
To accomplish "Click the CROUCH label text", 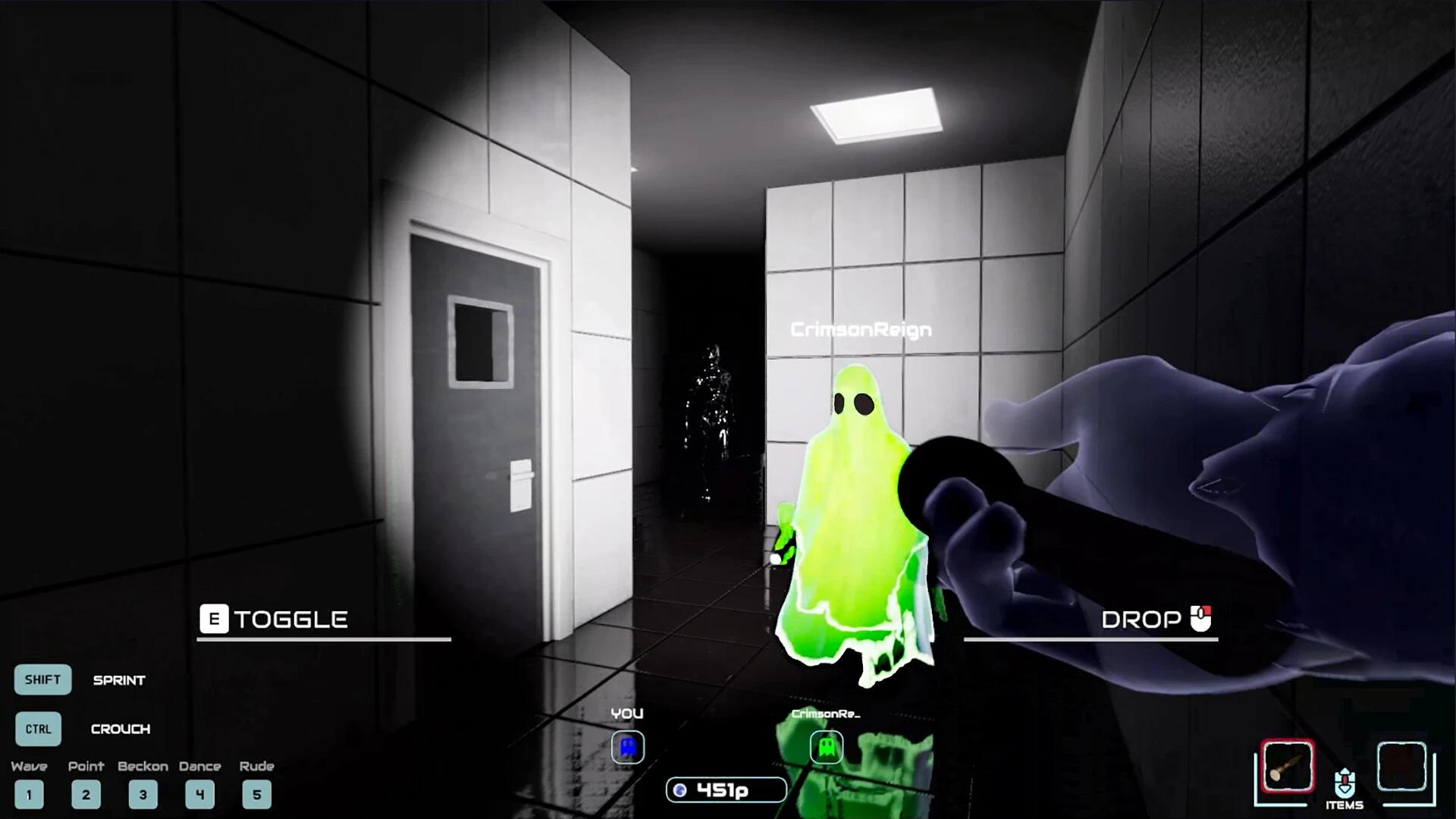I will [x=121, y=729].
